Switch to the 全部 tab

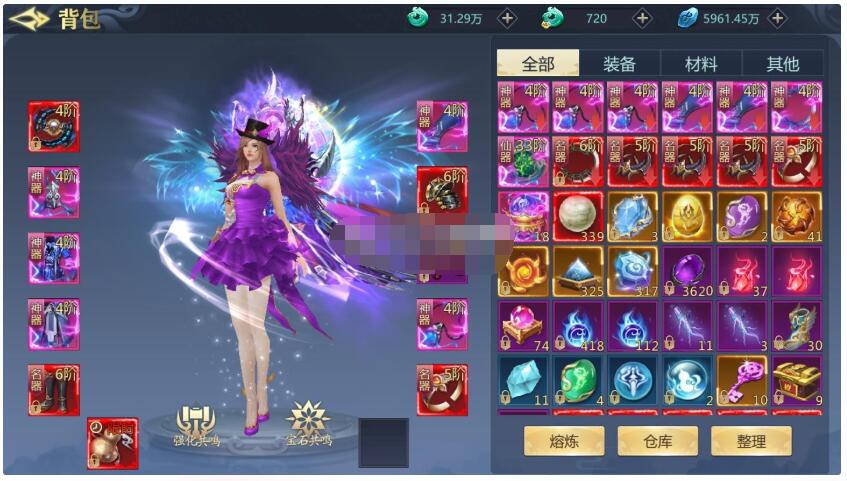(x=538, y=63)
